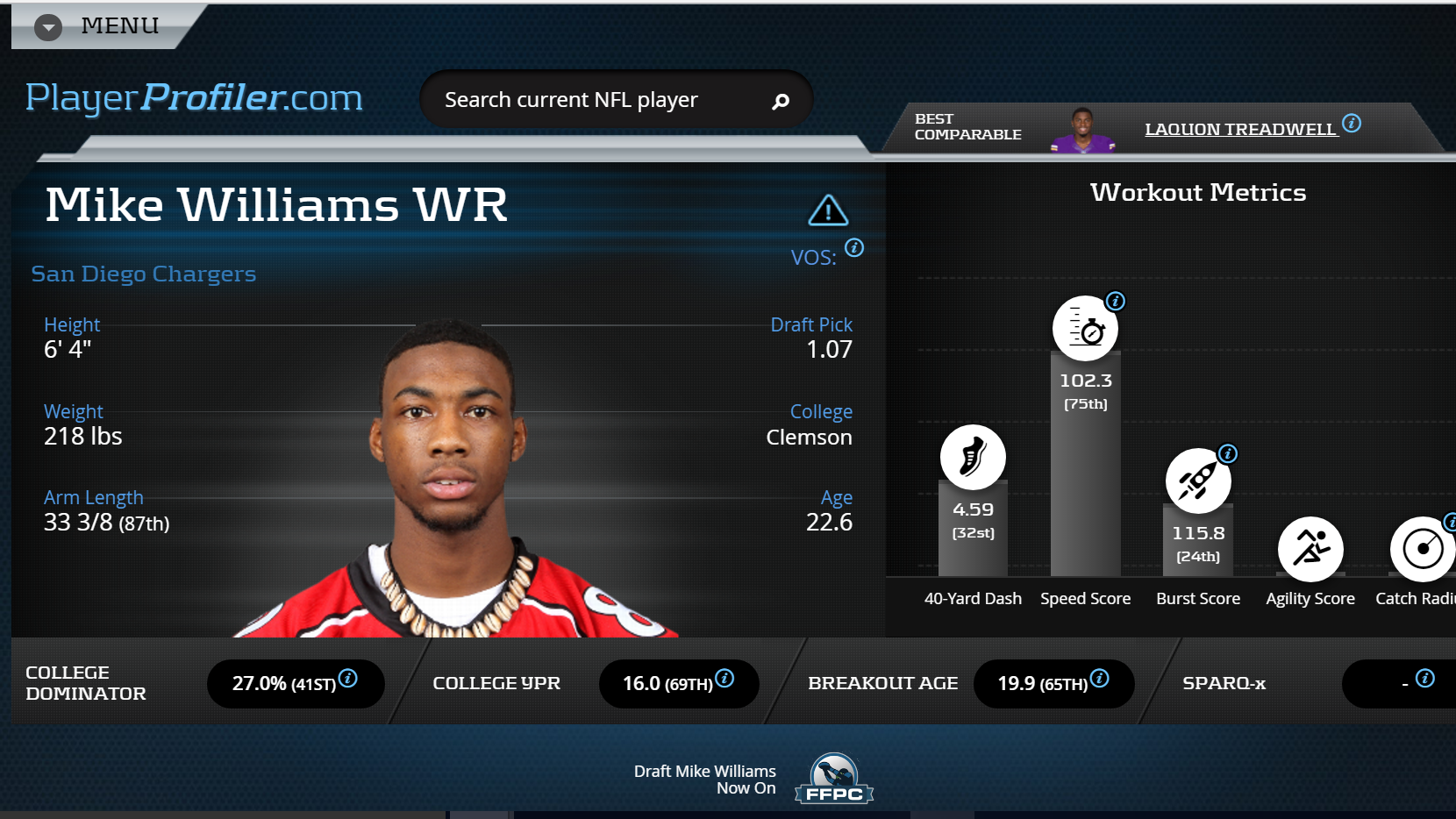The image size is (1456, 819).
Task: Select the Catch Radius target icon
Action: (1422, 549)
